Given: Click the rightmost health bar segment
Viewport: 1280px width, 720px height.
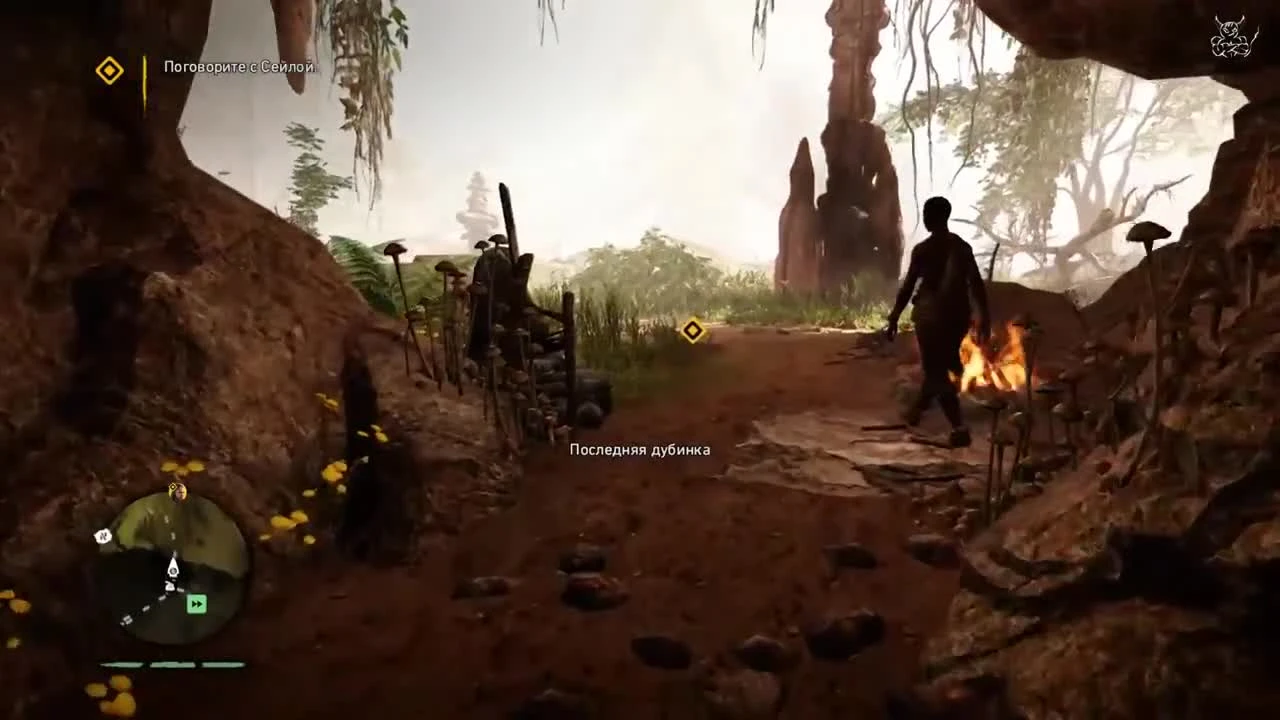Looking at the screenshot, I should (x=220, y=662).
